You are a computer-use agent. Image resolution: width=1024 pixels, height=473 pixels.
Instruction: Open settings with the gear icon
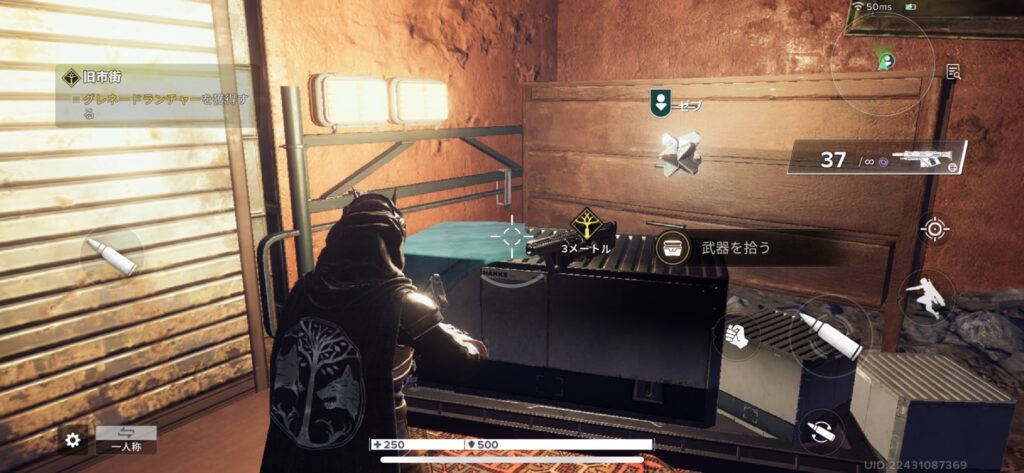click(72, 439)
